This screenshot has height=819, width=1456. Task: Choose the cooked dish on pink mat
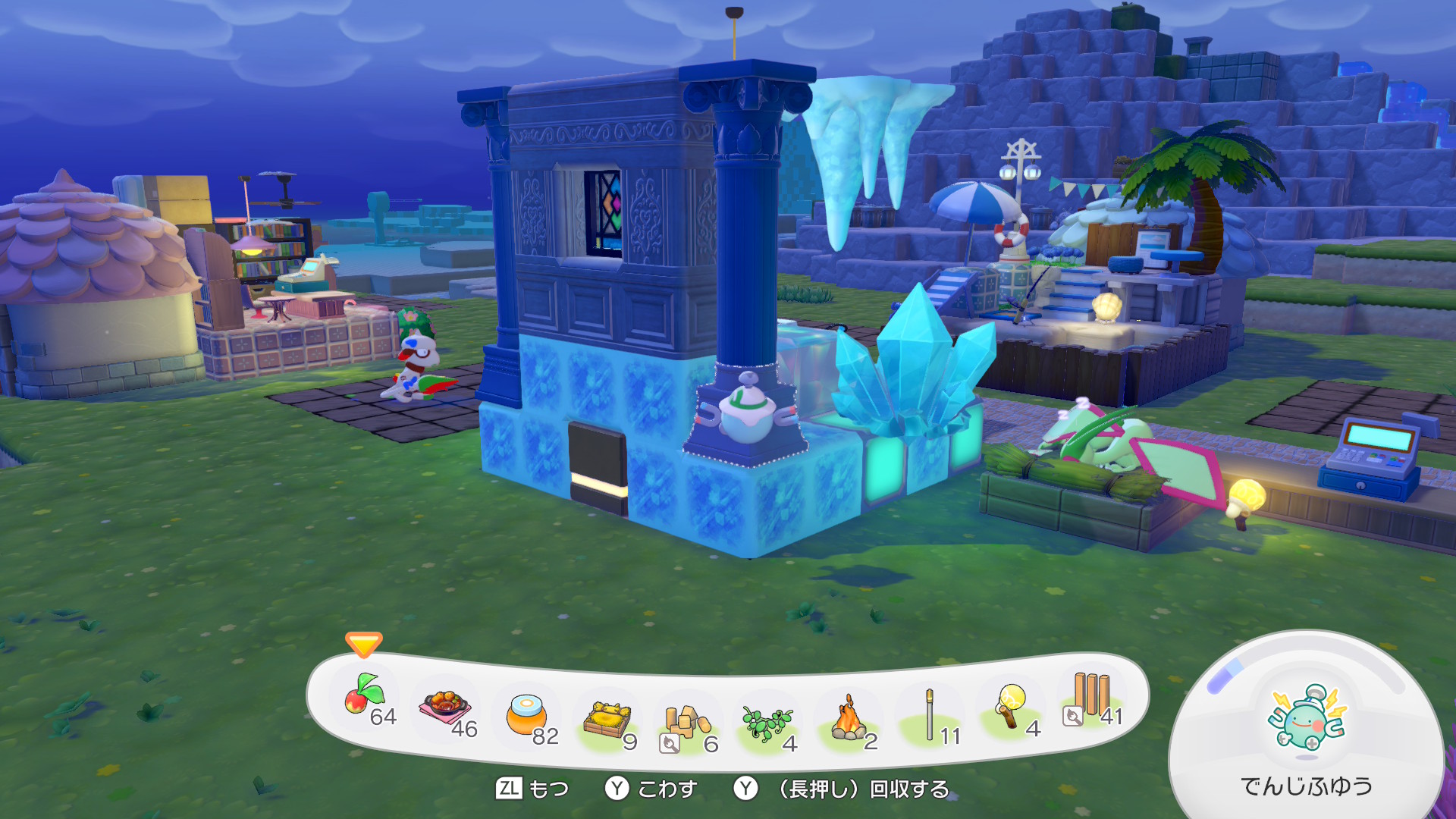[x=445, y=708]
